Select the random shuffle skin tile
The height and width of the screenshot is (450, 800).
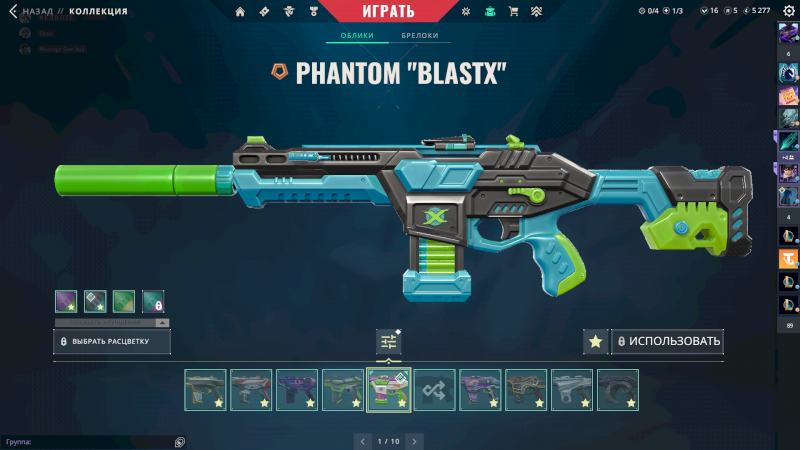point(435,390)
